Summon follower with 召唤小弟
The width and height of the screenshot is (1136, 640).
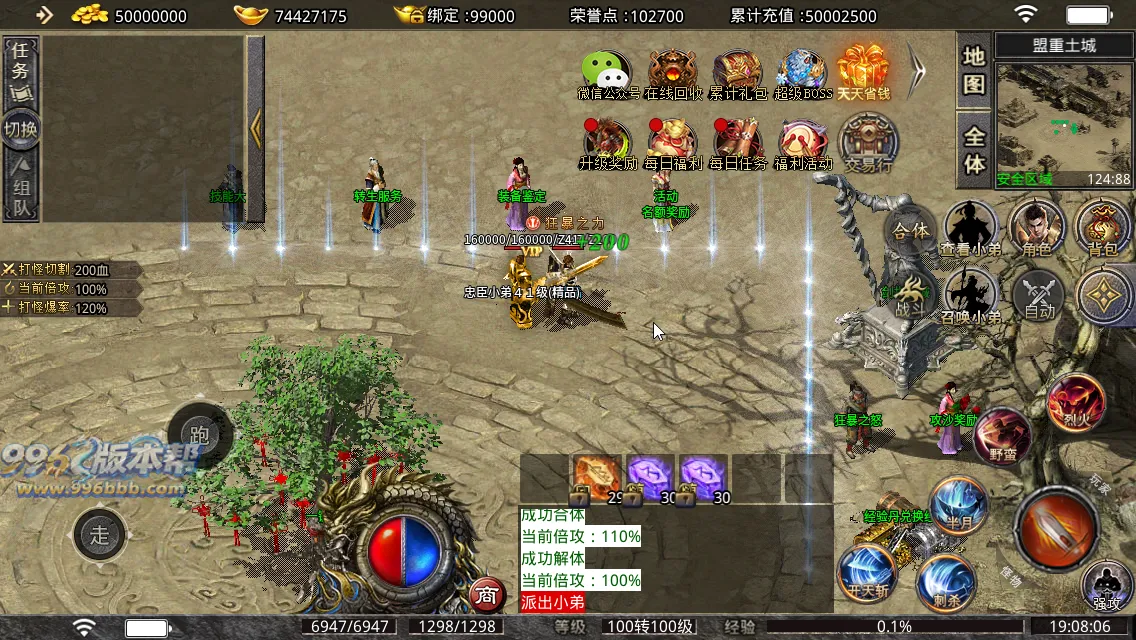(970, 296)
